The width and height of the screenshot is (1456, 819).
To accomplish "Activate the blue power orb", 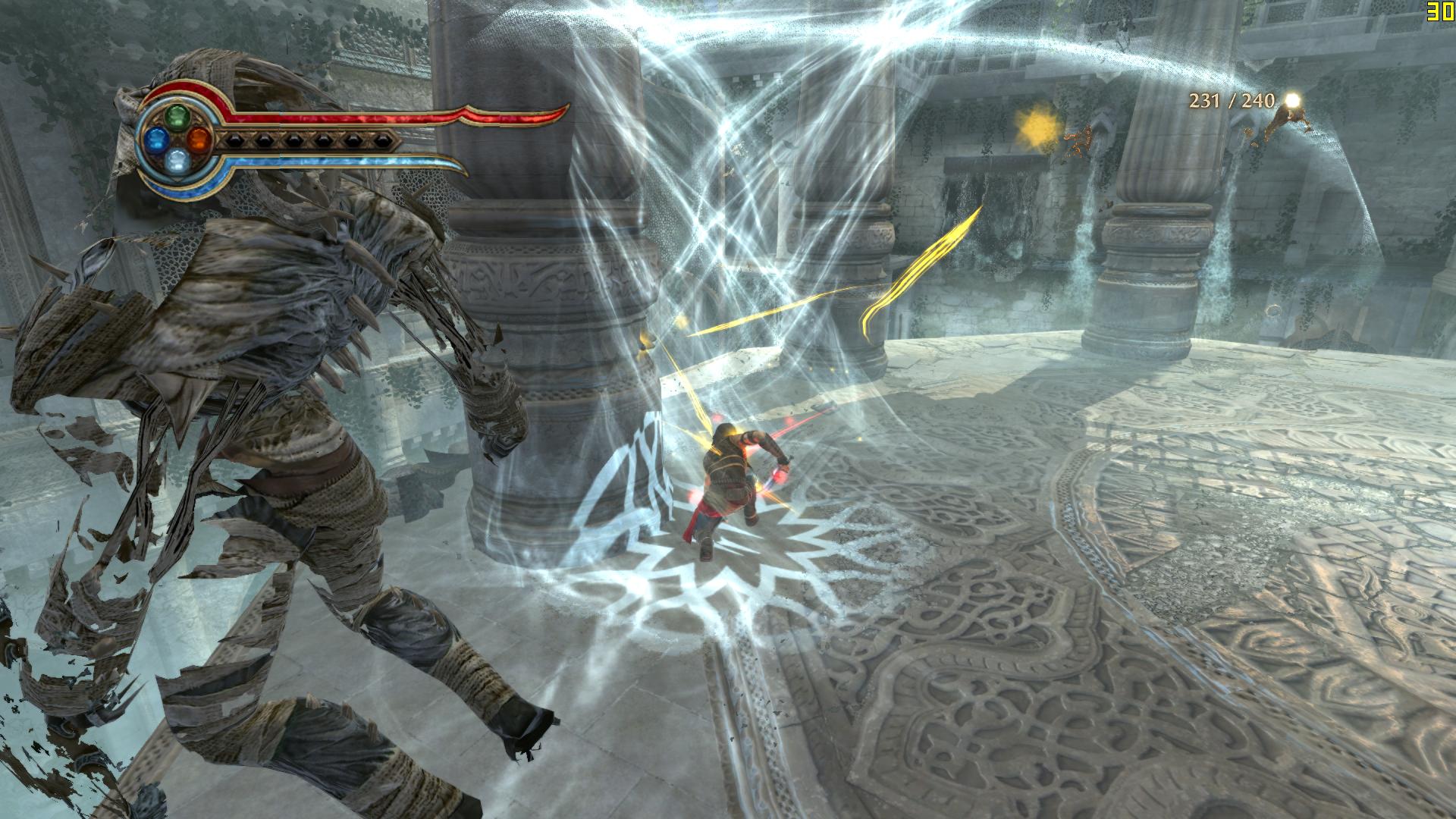I will (x=155, y=138).
